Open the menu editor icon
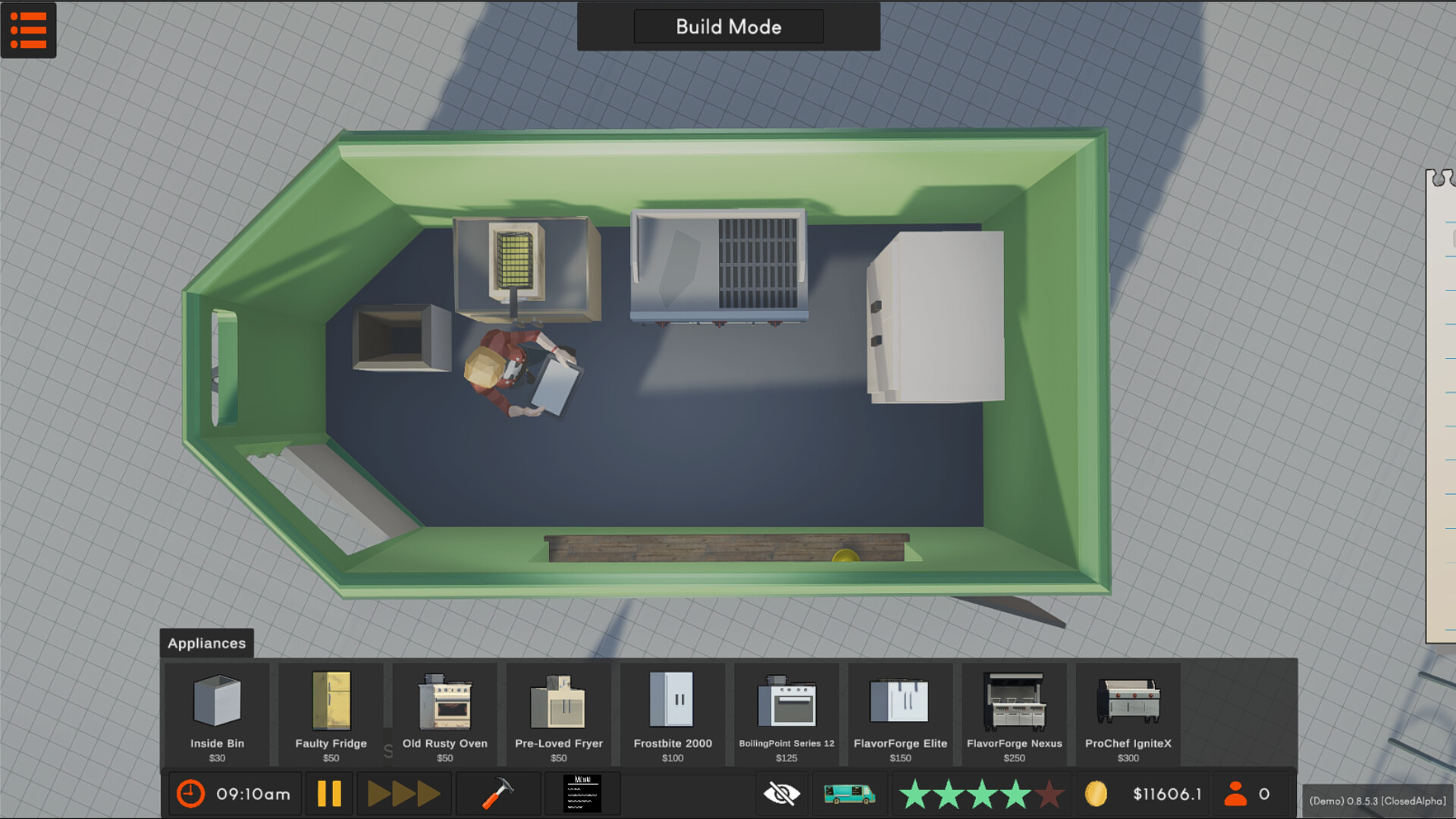Viewport: 1456px width, 819px height. pos(582,793)
